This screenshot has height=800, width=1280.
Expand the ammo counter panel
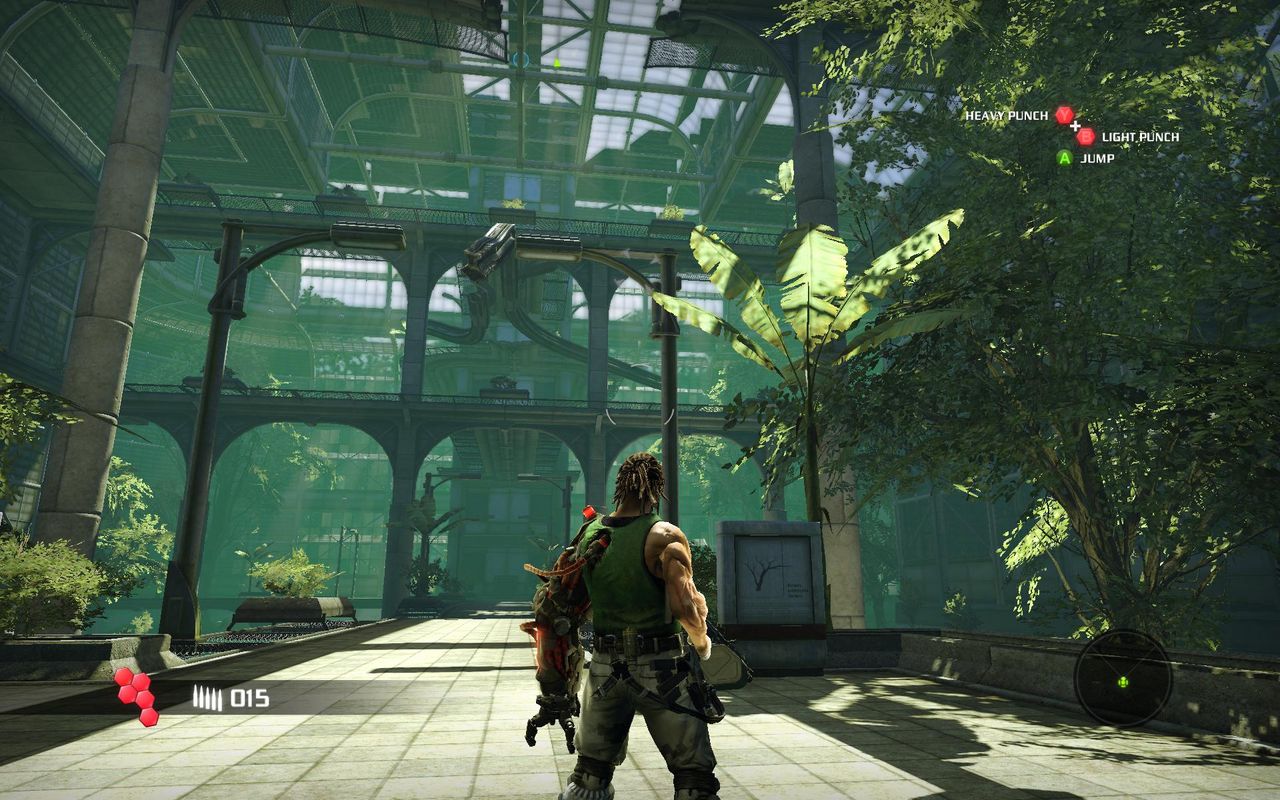click(230, 697)
